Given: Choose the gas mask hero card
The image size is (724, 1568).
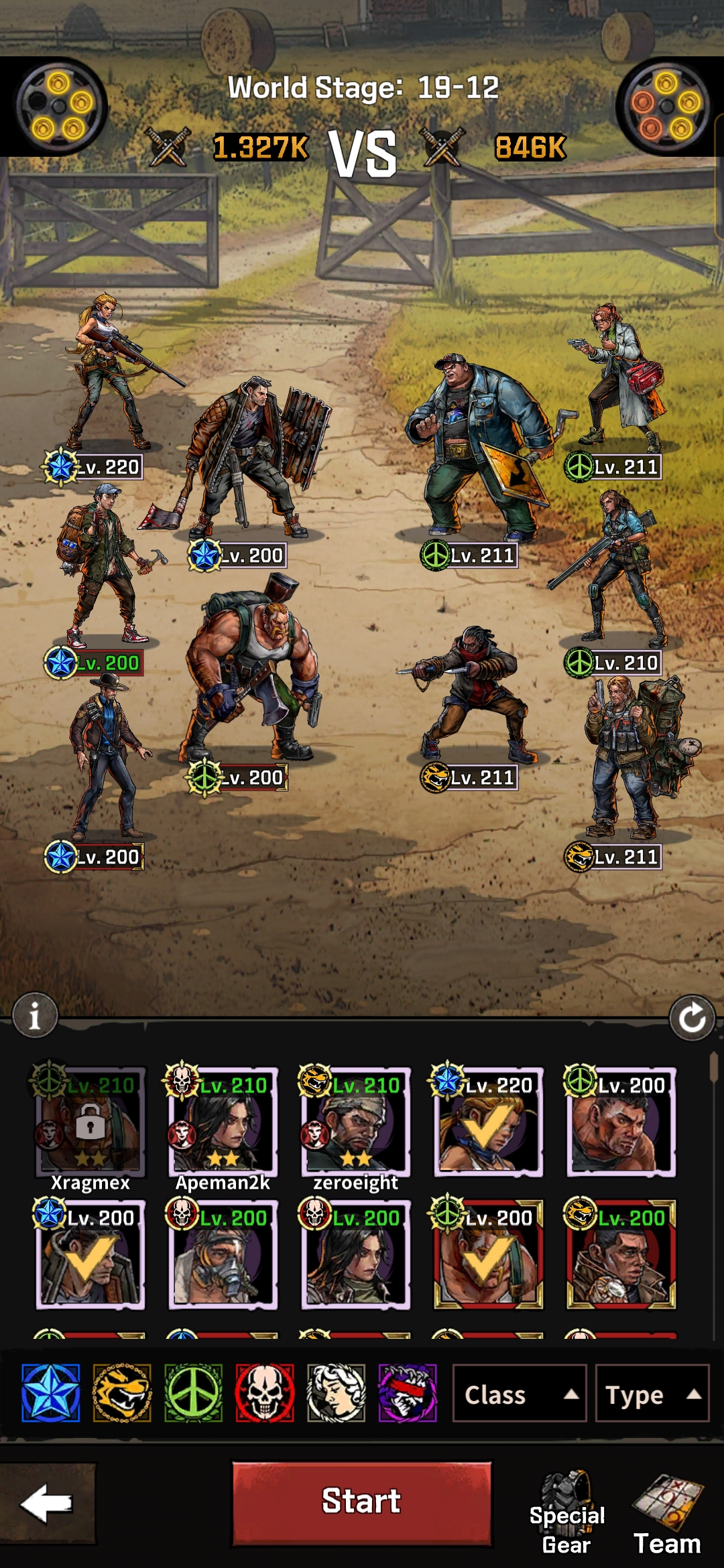Looking at the screenshot, I should click(x=223, y=1255).
